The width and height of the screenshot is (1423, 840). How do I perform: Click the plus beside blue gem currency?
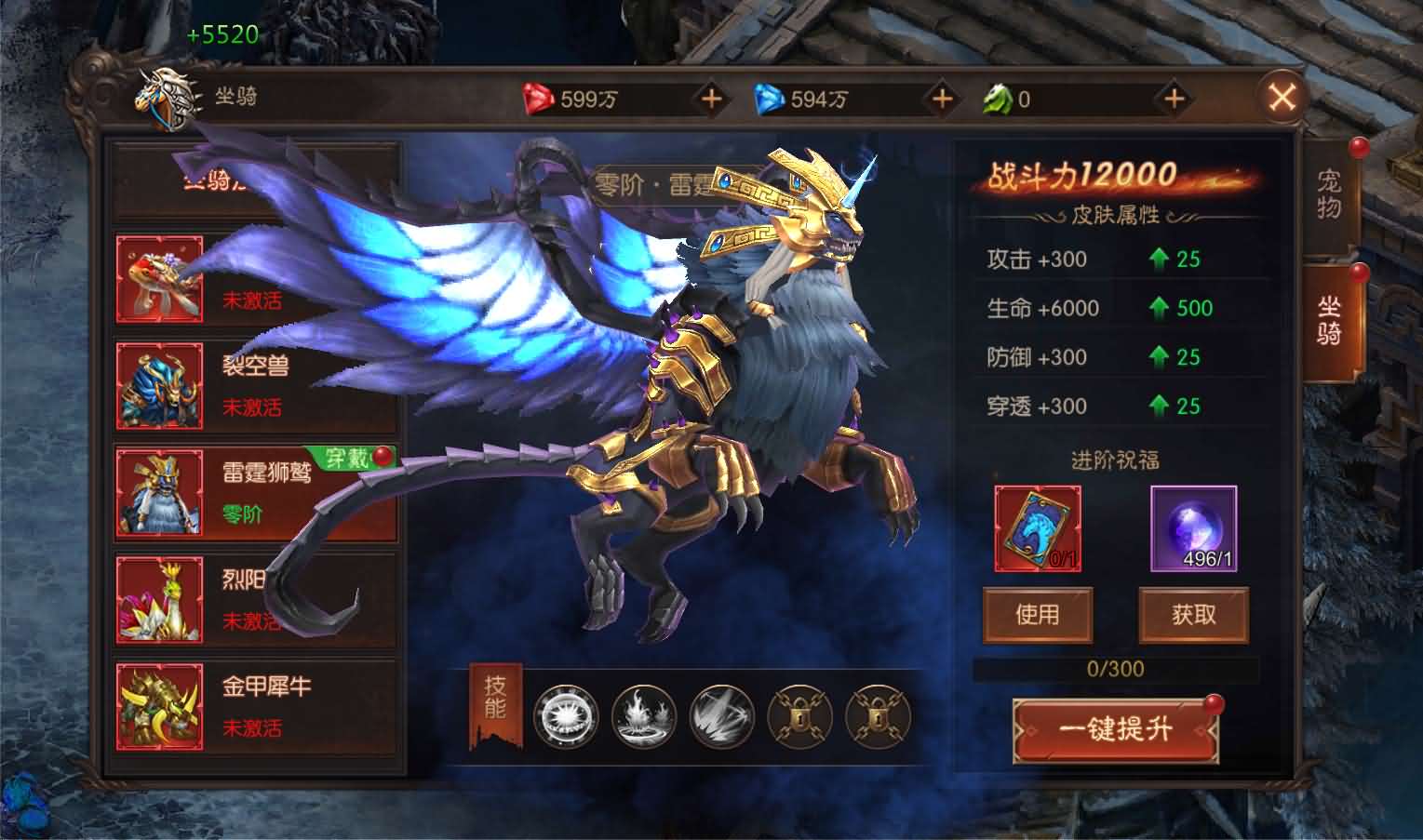click(x=942, y=97)
